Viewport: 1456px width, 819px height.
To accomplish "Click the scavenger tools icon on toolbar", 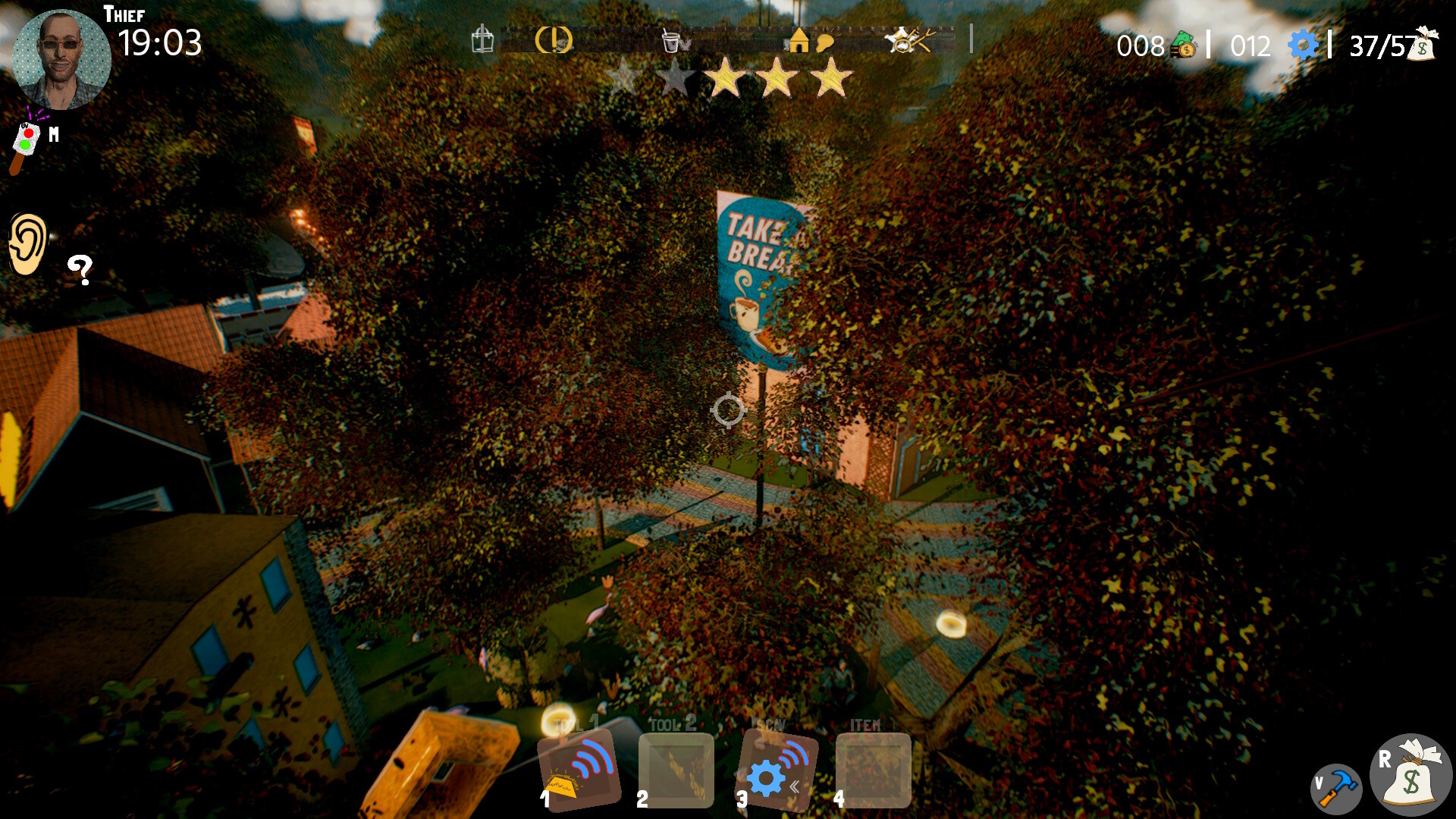I will (908, 39).
